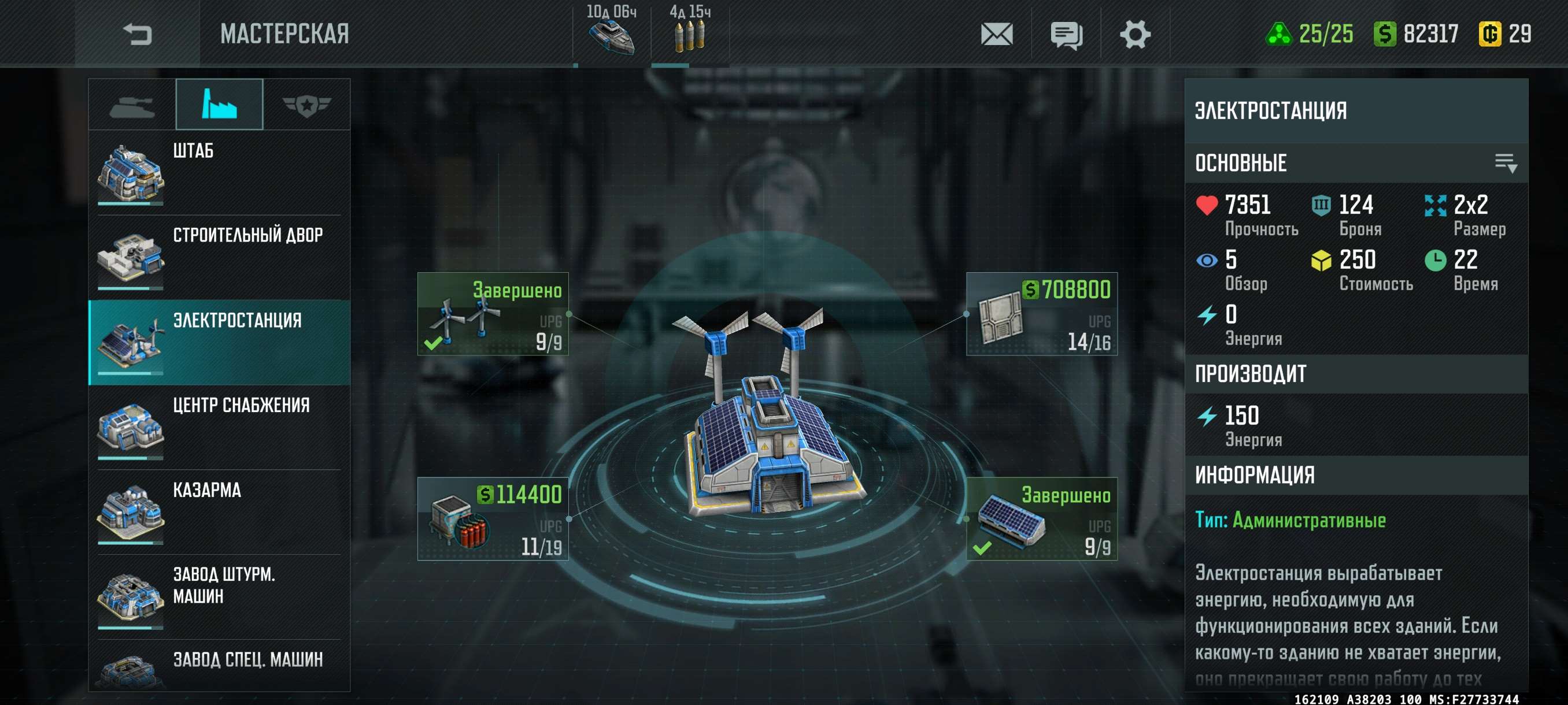
Task: Open the gear settings menu
Action: tap(1134, 34)
